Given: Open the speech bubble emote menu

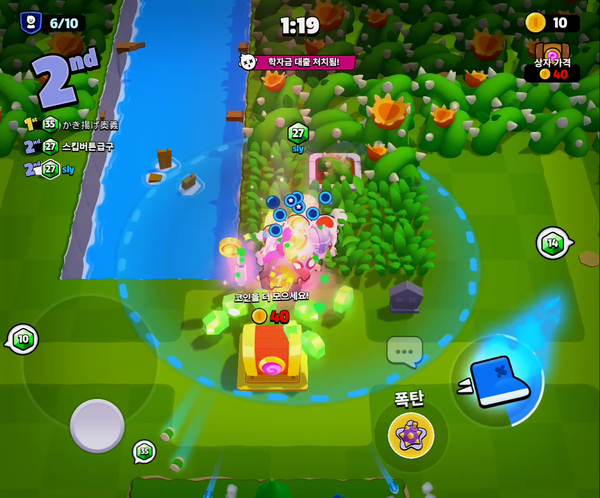Looking at the screenshot, I should [404, 350].
